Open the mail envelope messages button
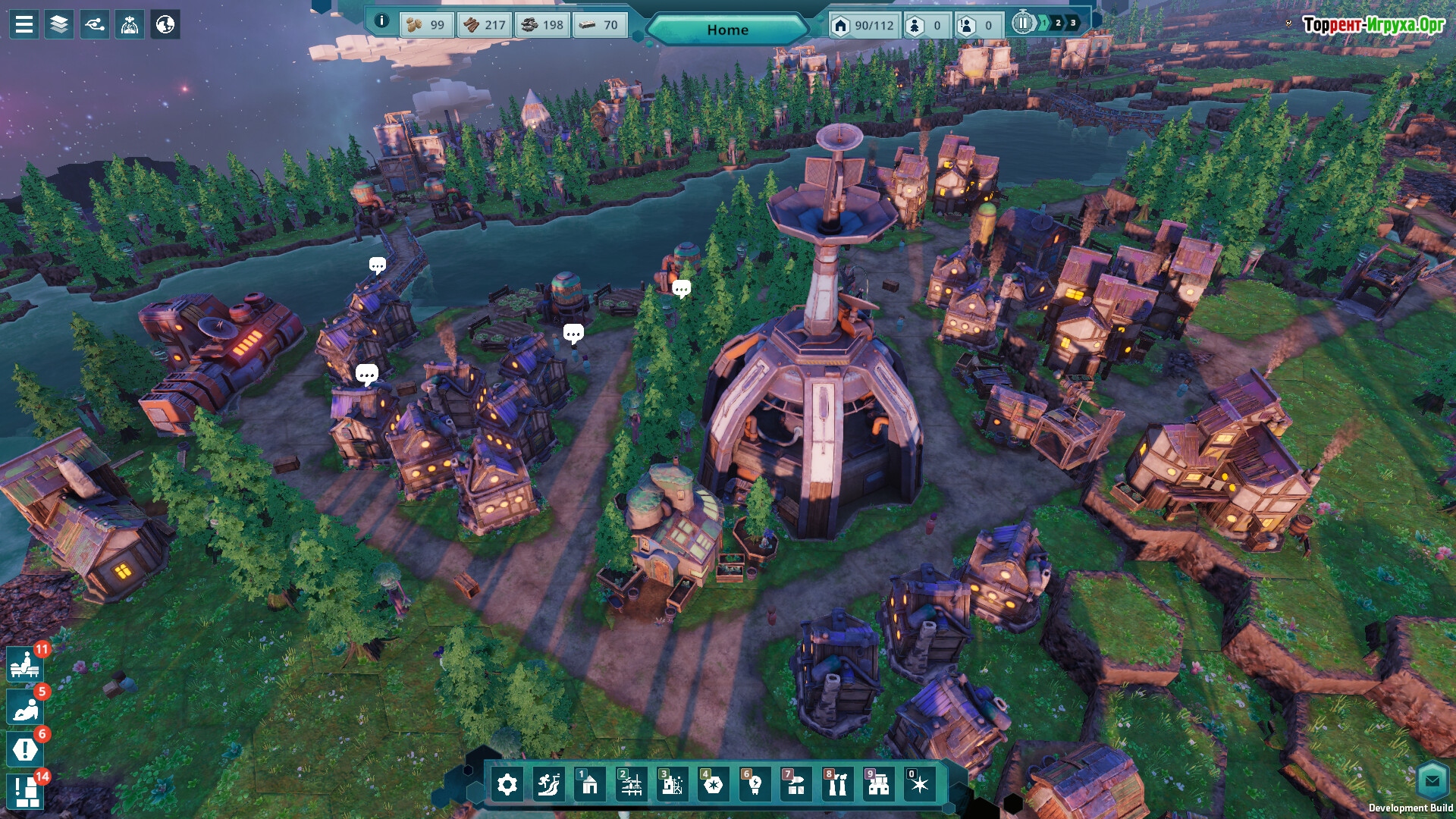This screenshot has height=819, width=1456. click(1432, 780)
